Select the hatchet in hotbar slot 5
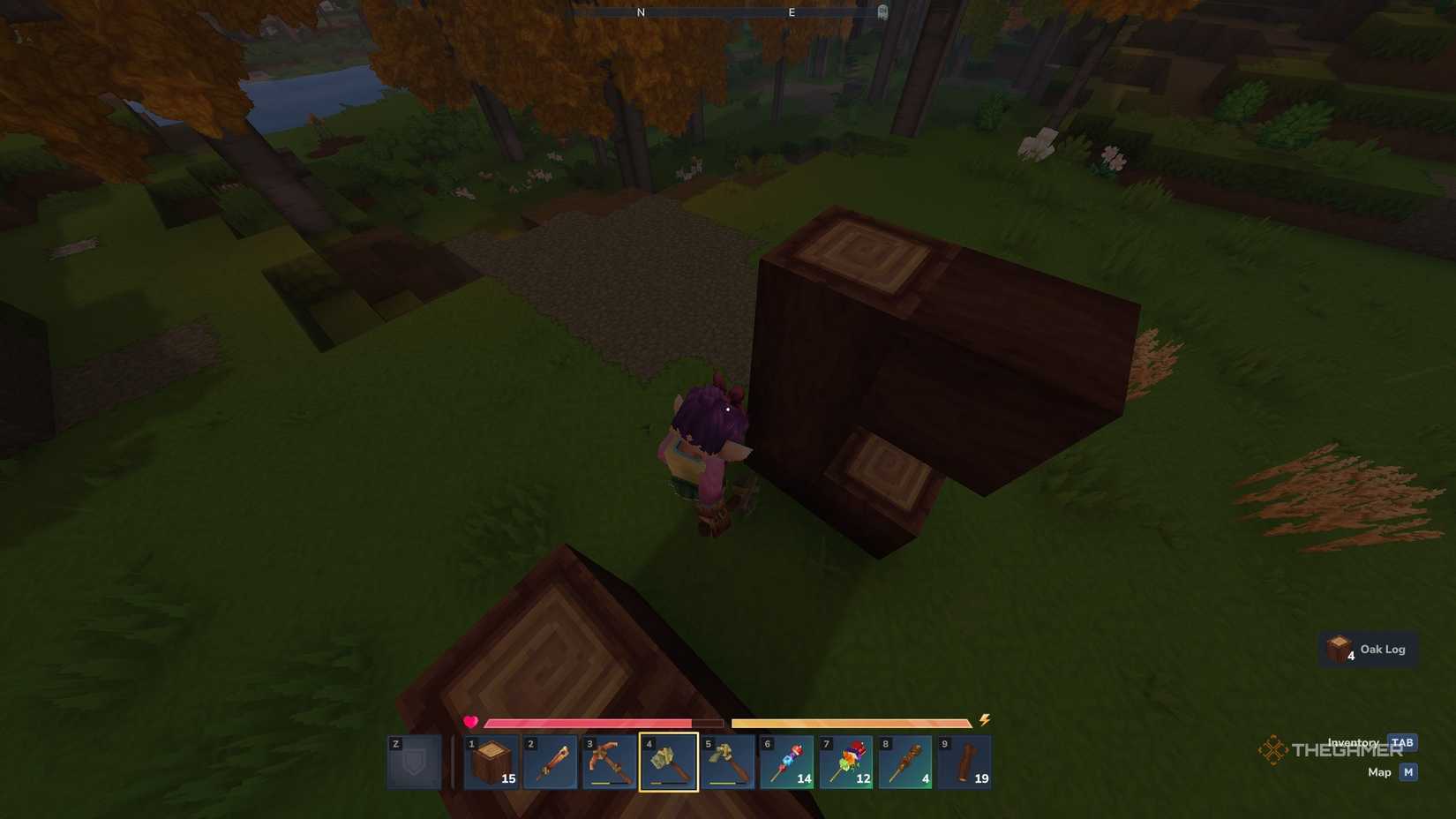The height and width of the screenshot is (819, 1456). [726, 761]
